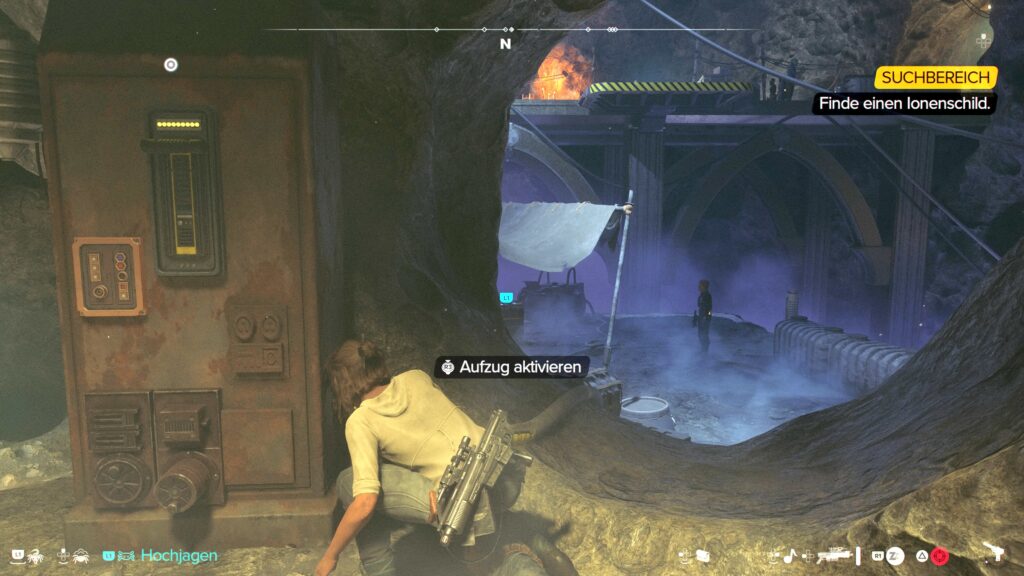Select the 'Finde einen Ionenschild' objective tracker
The height and width of the screenshot is (576, 1024).
click(x=906, y=103)
